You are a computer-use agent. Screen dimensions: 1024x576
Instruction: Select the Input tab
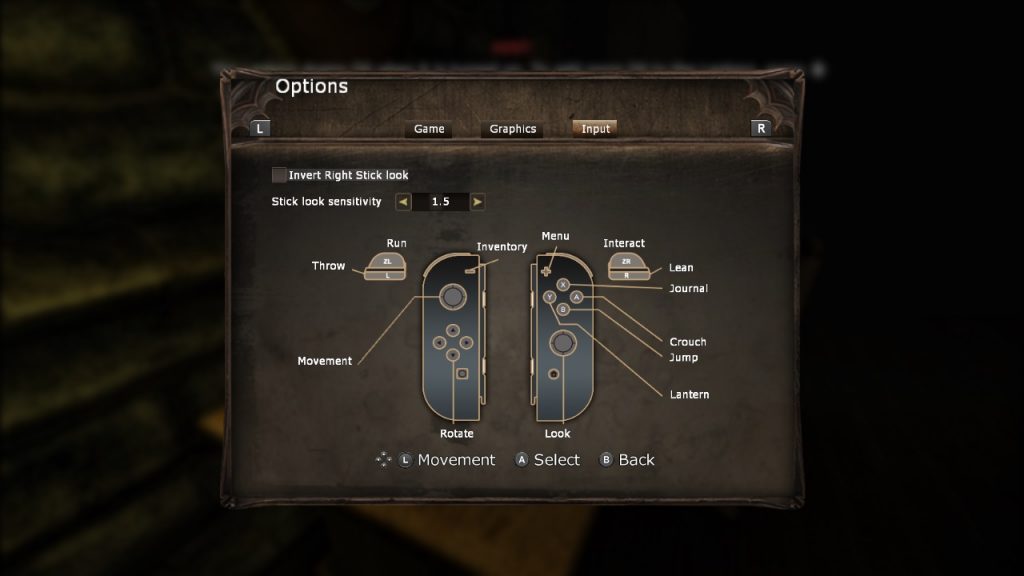point(595,129)
